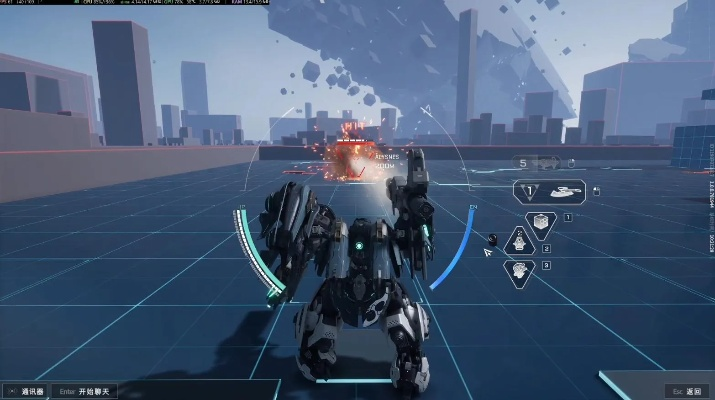
Task: Select the secondary weapon slot numbered 5
Action: click(x=538, y=162)
